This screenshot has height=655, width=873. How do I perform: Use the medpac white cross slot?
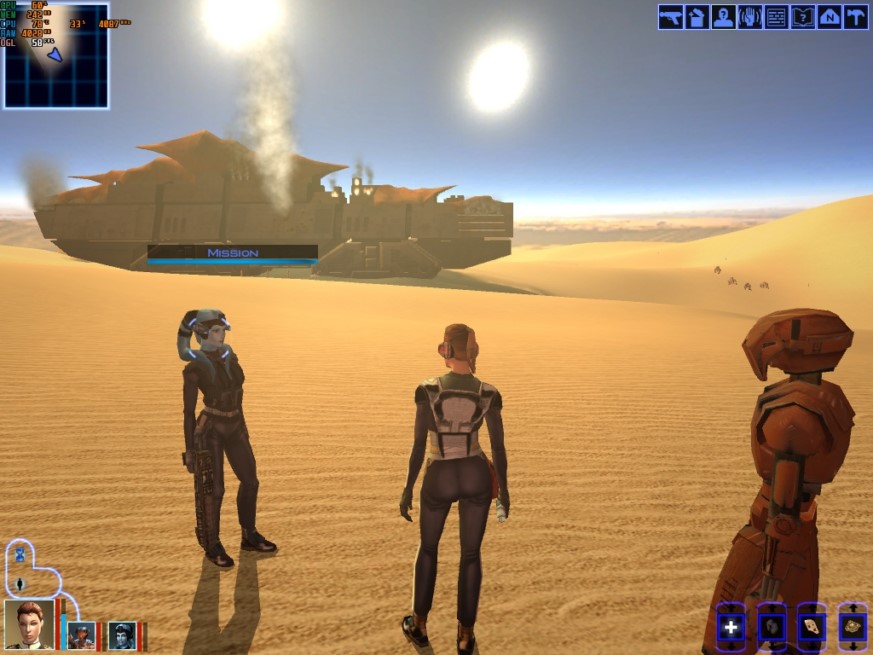tap(731, 628)
